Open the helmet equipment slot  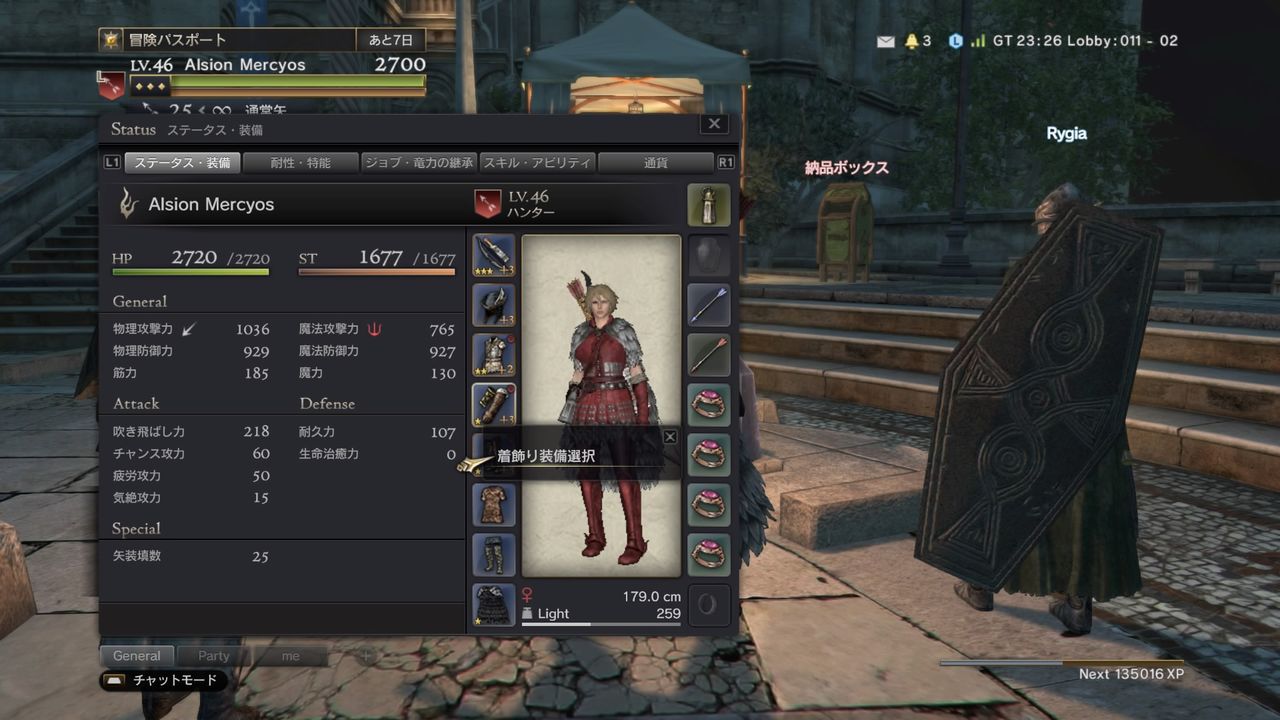tap(493, 303)
